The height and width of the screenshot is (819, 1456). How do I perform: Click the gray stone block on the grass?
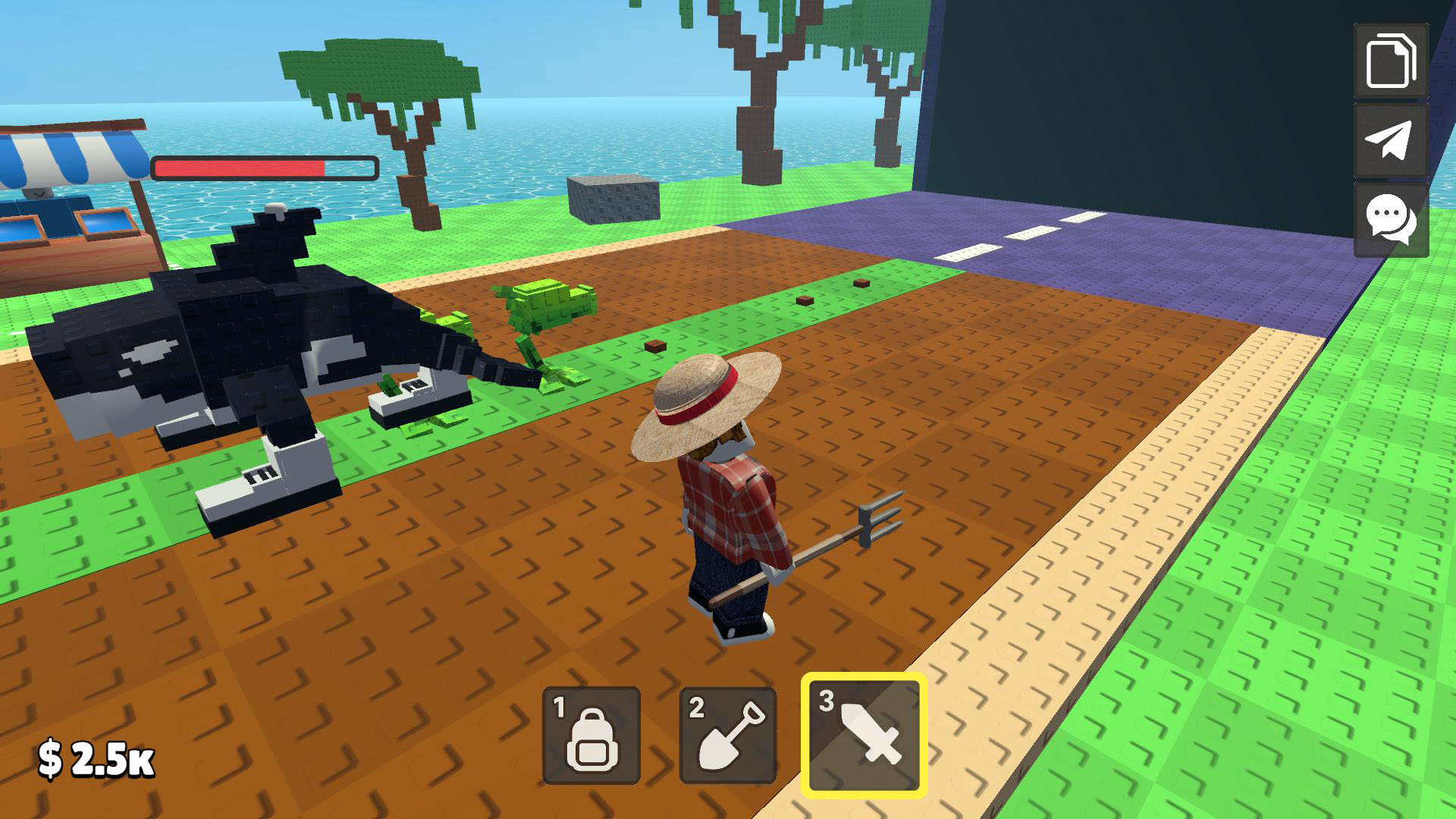coord(614,201)
